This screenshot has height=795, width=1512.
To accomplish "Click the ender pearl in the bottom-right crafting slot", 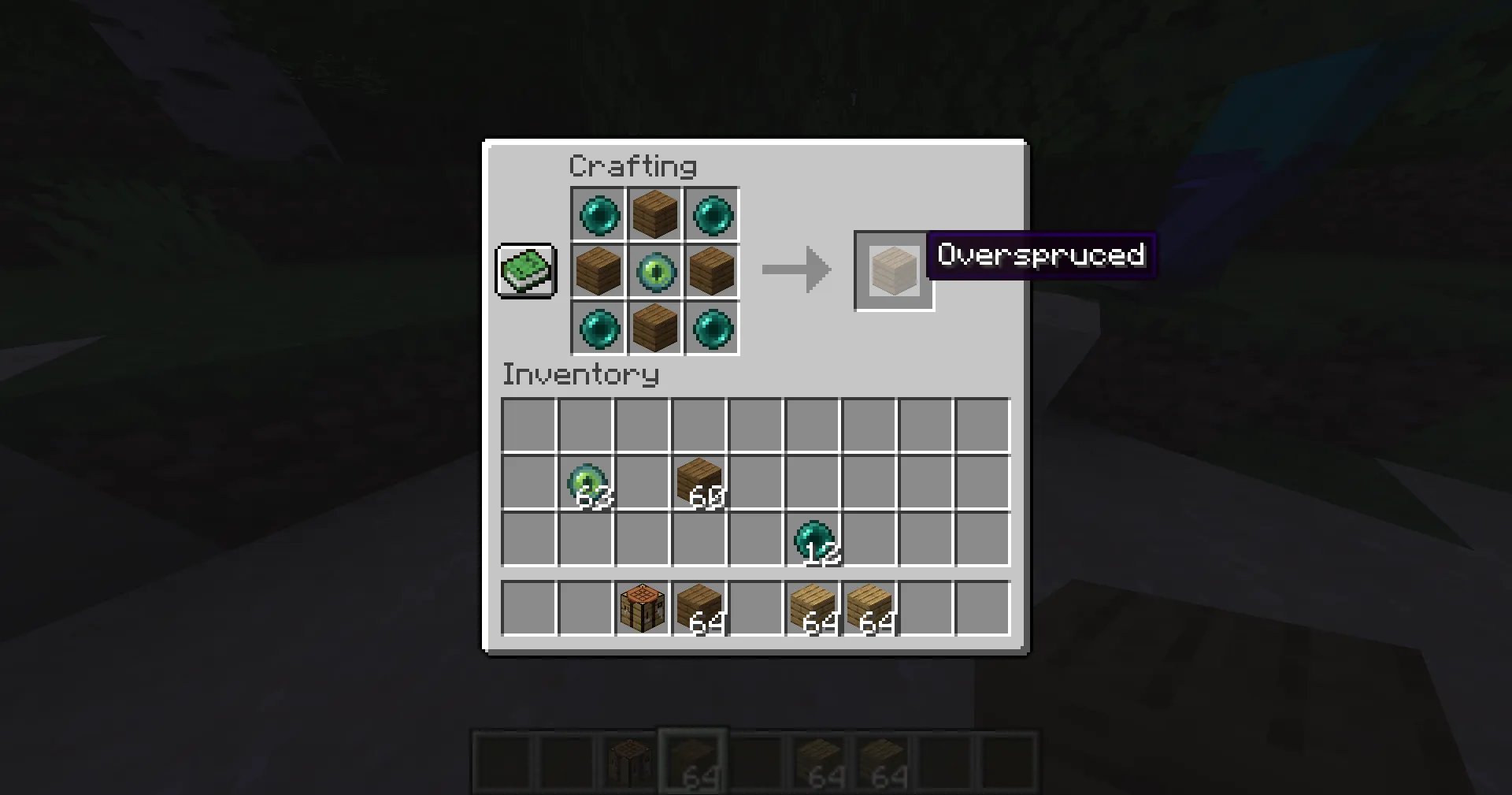I will [x=711, y=329].
